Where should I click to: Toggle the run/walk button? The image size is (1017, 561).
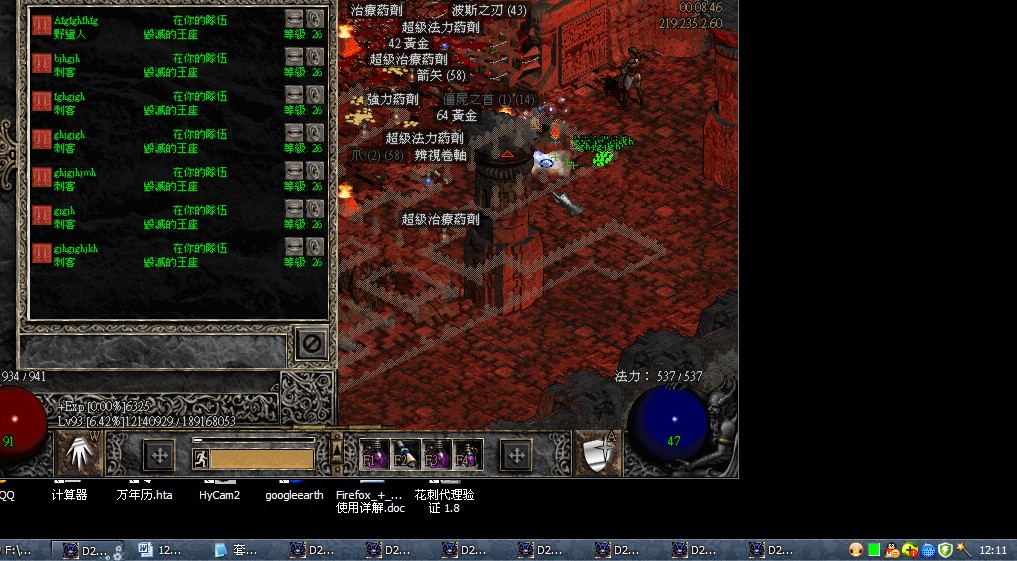[x=200, y=459]
